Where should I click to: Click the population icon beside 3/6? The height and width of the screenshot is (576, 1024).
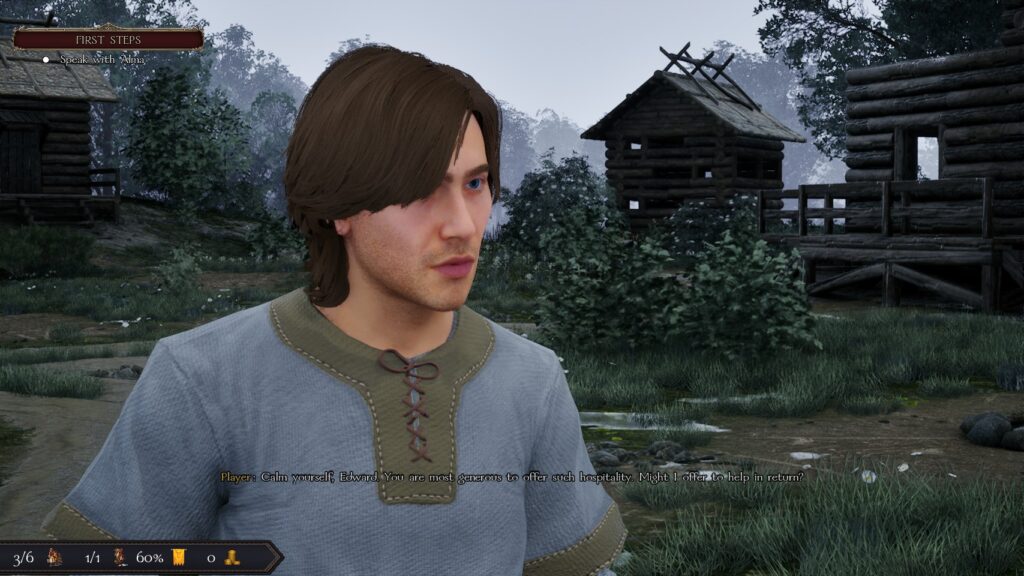coord(55,557)
